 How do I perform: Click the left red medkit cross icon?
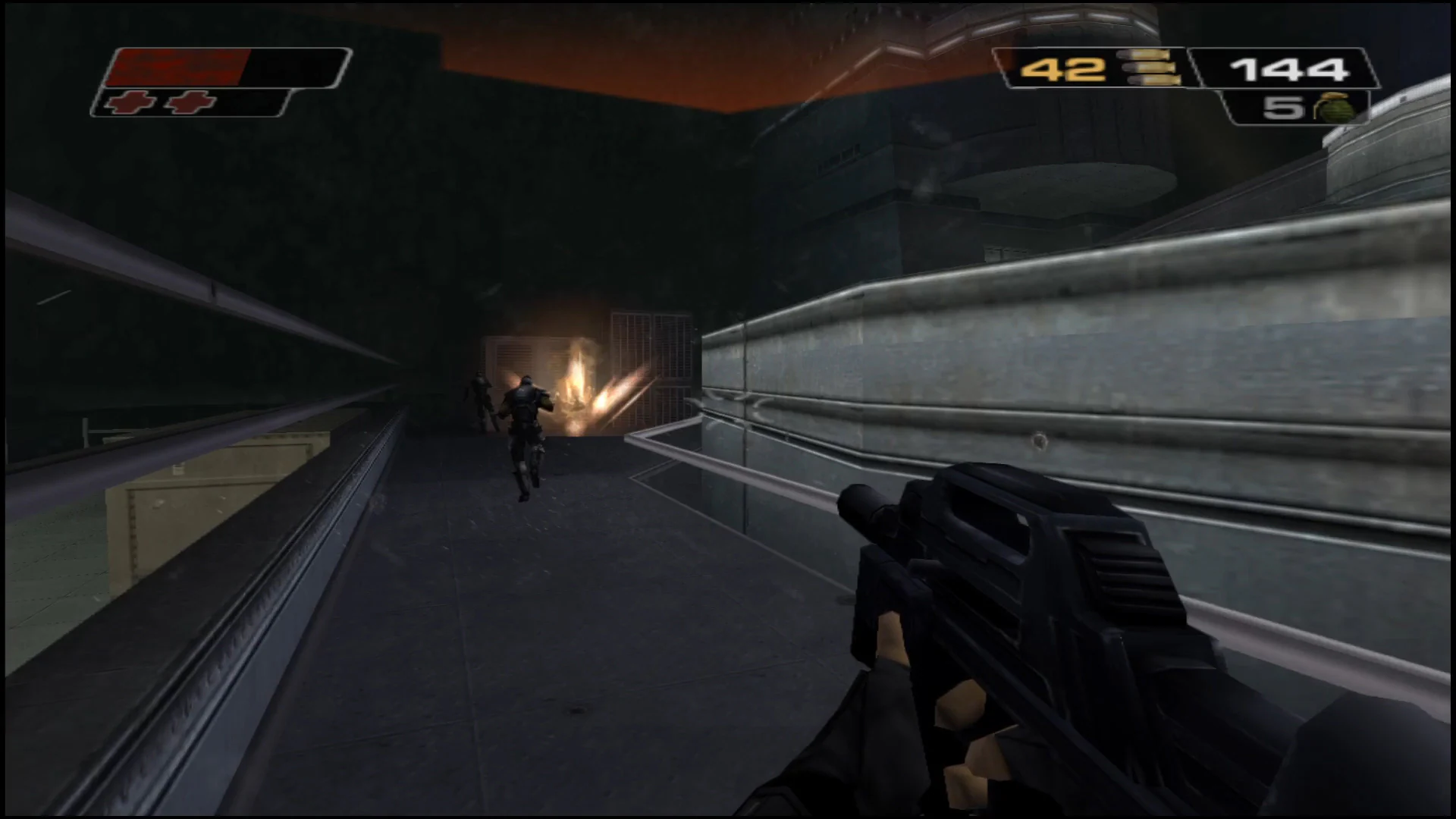pyautogui.click(x=131, y=102)
